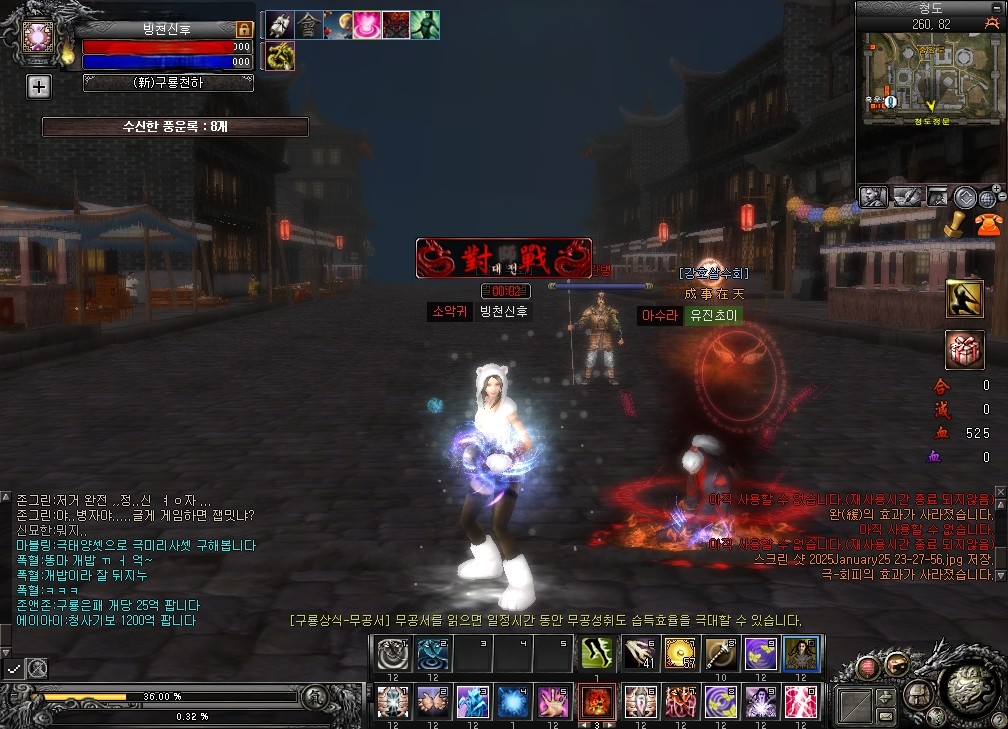Open the received 풍운록 notification bar
The image size is (1008, 729).
[175, 127]
